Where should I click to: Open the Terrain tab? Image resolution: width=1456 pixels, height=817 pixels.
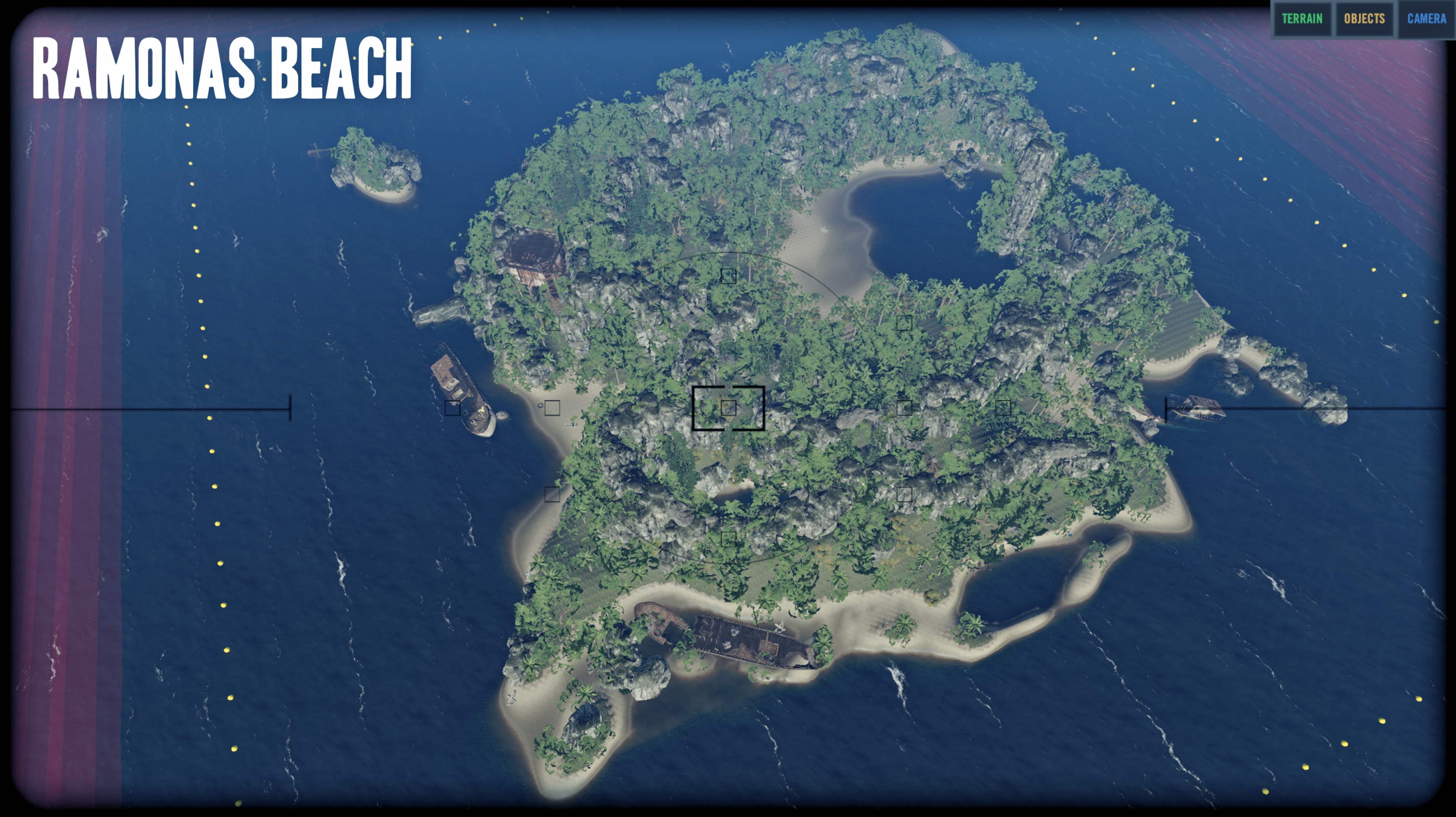tap(1302, 19)
